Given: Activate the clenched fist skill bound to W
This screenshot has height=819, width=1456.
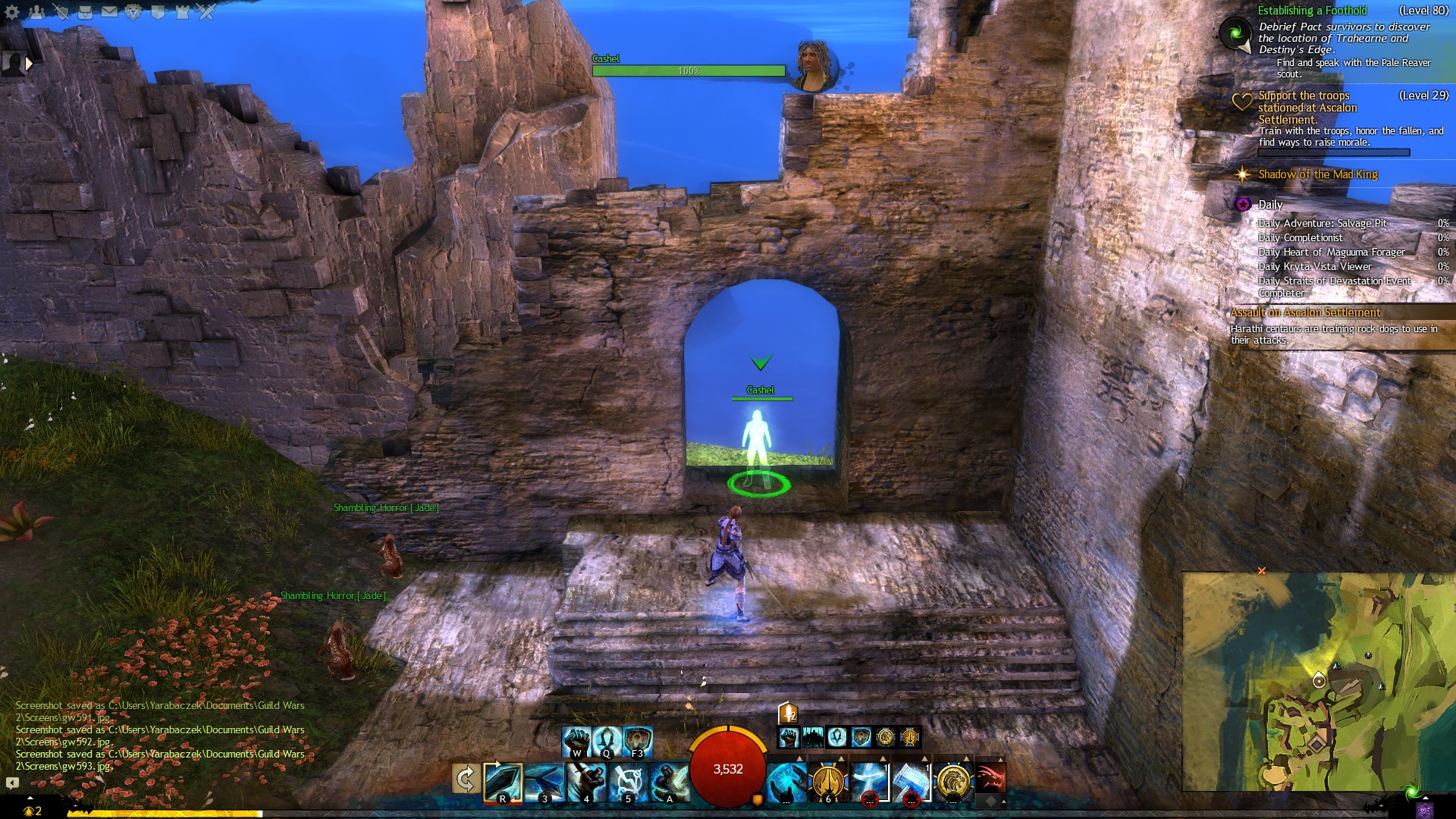Looking at the screenshot, I should 576,741.
